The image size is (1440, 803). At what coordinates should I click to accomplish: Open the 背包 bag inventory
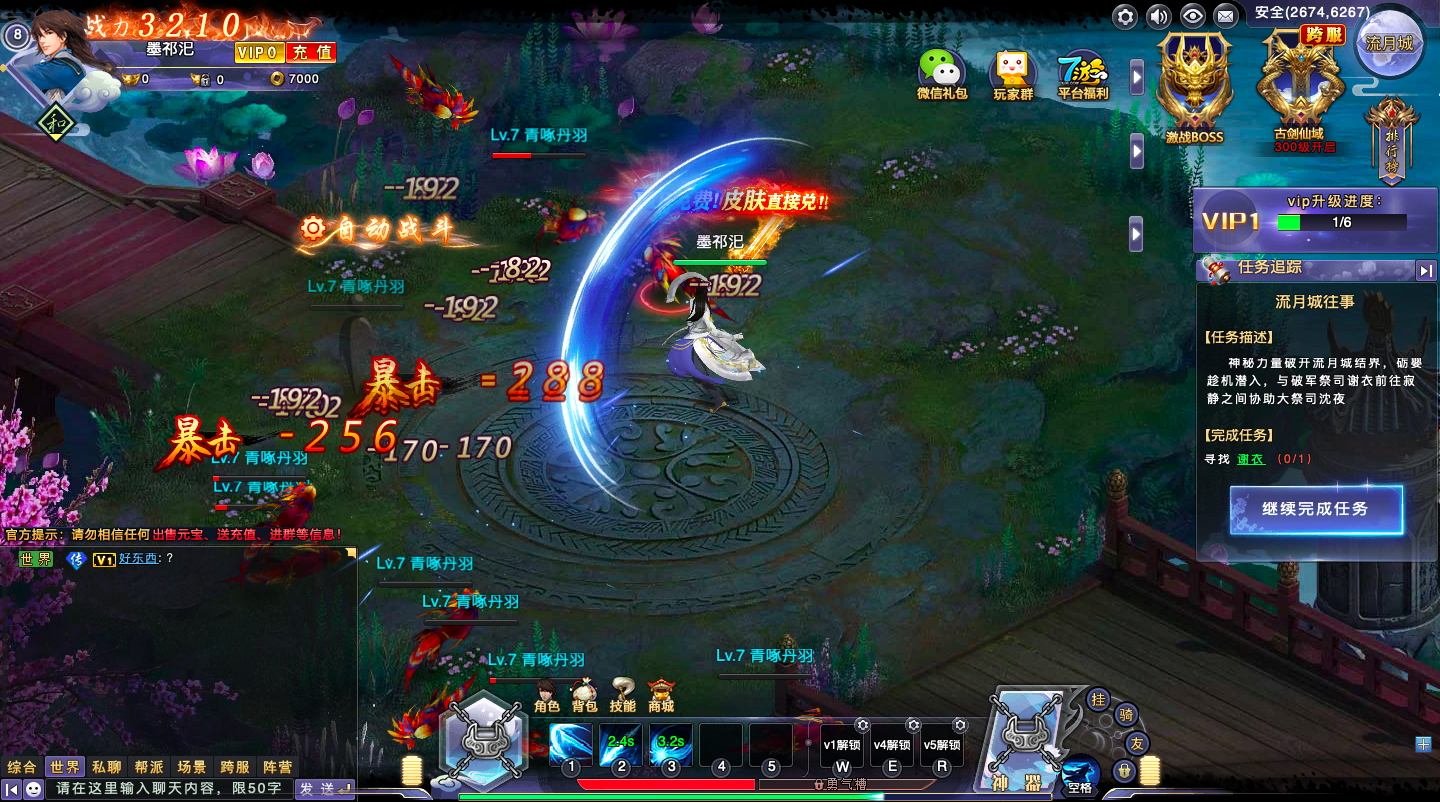click(x=584, y=696)
